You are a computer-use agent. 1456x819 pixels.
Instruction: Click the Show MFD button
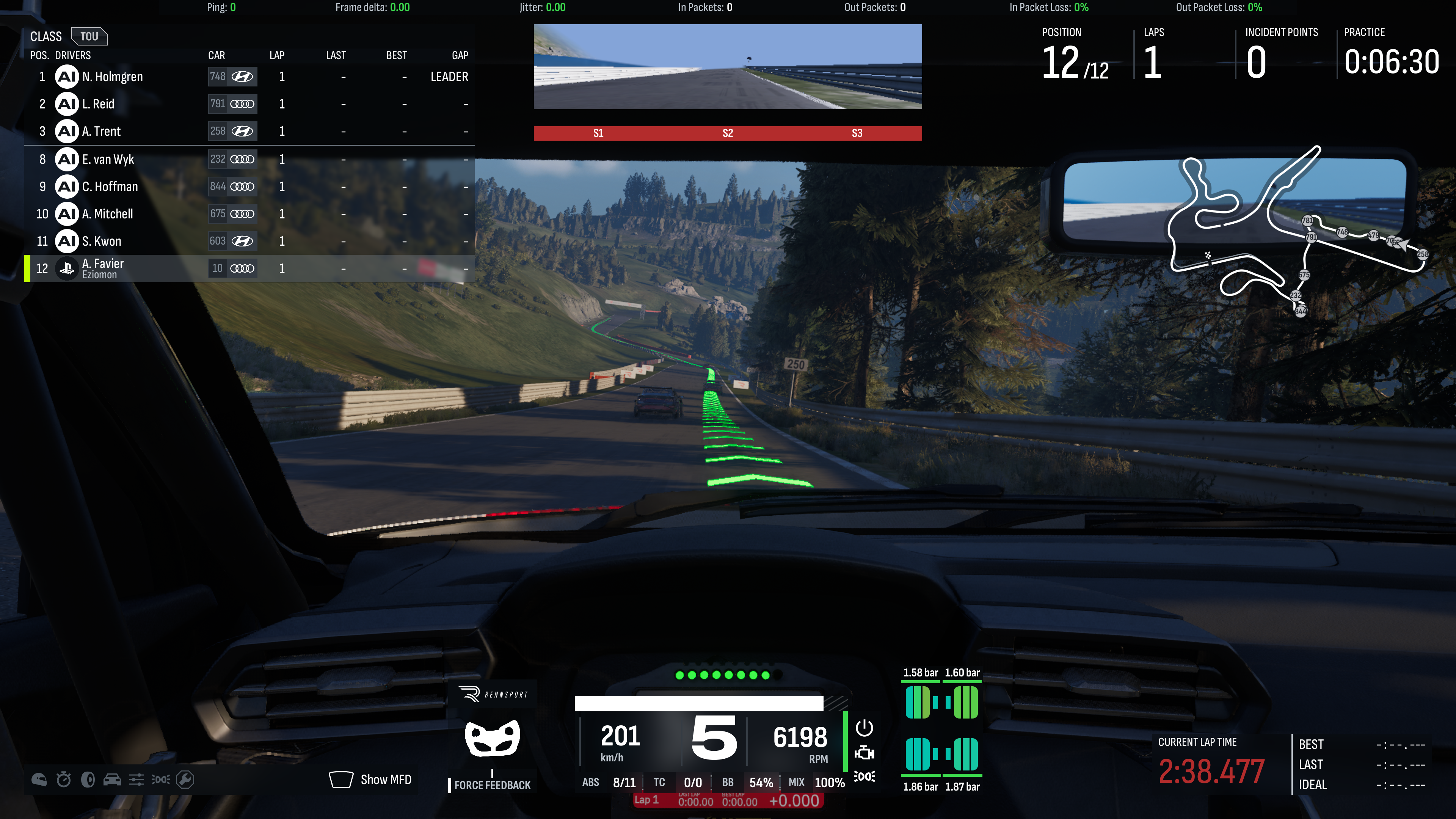pos(371,780)
